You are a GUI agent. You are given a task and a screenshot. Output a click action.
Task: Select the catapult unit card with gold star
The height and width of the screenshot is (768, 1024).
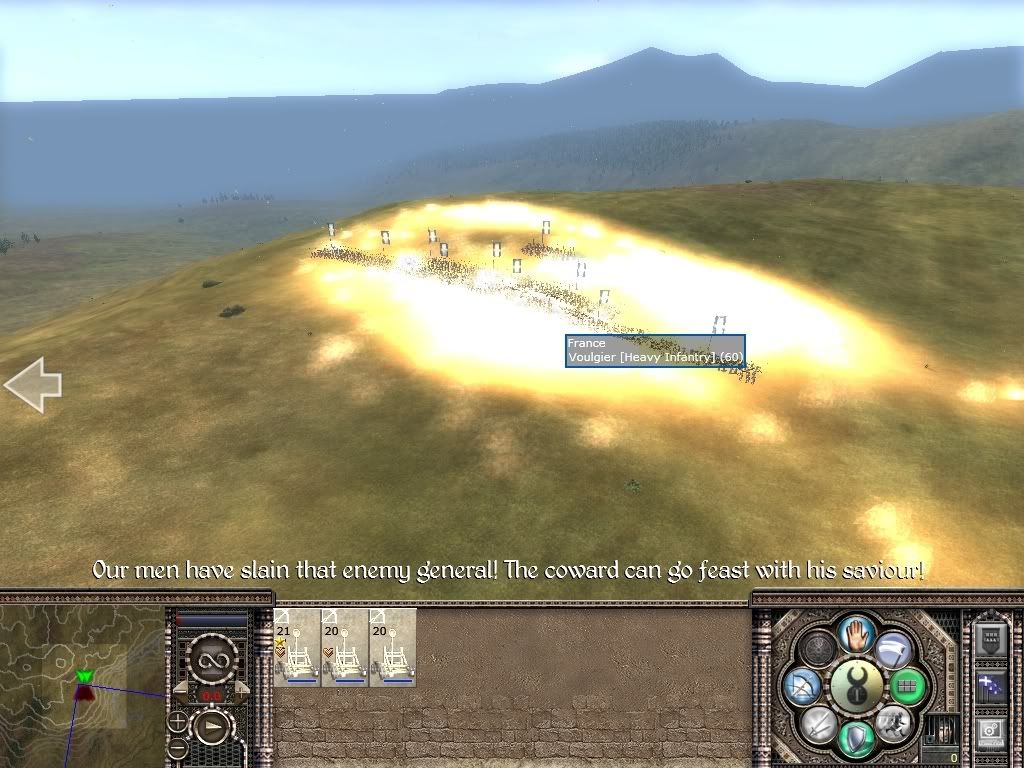[296, 647]
